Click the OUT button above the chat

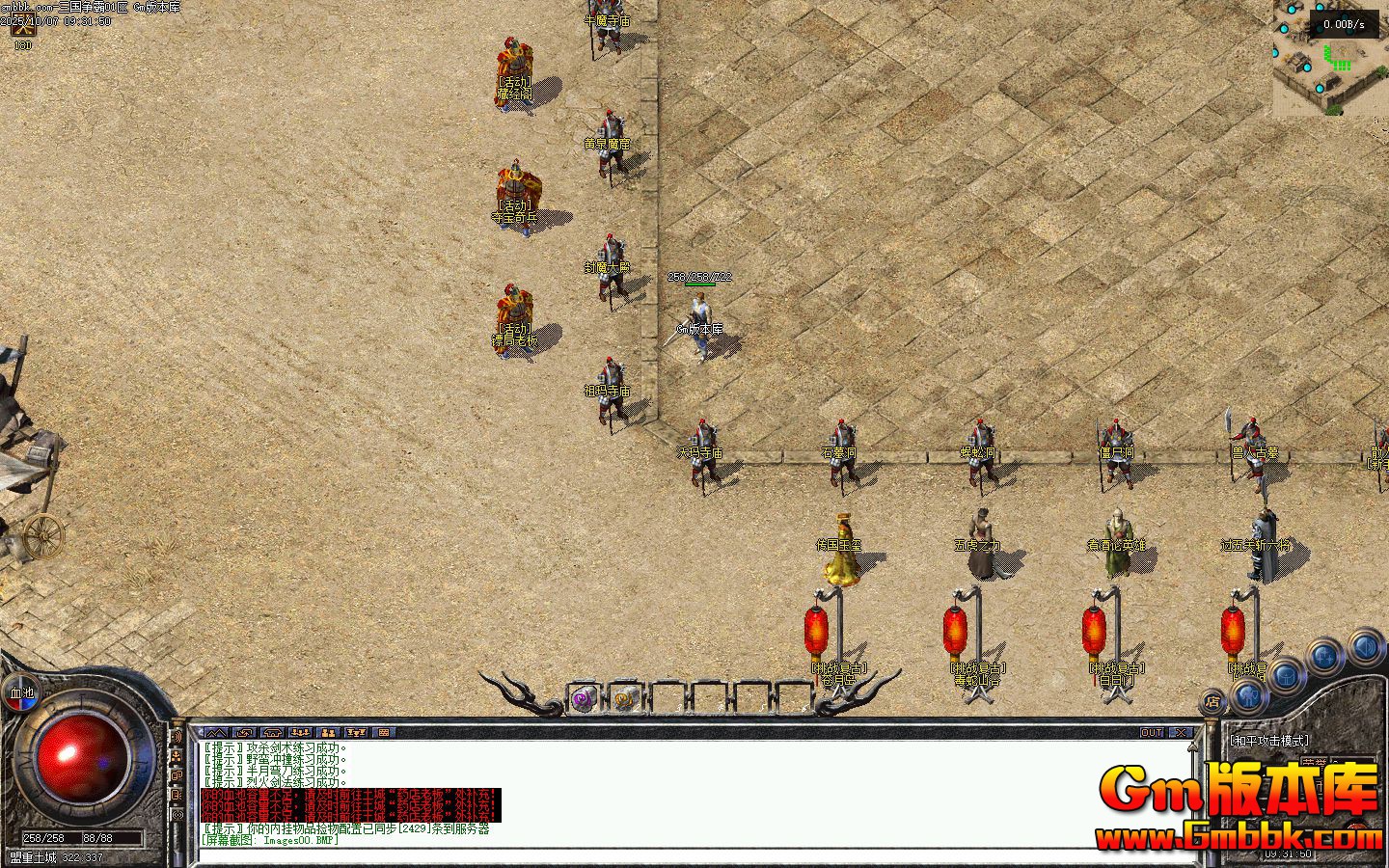coord(1152,733)
